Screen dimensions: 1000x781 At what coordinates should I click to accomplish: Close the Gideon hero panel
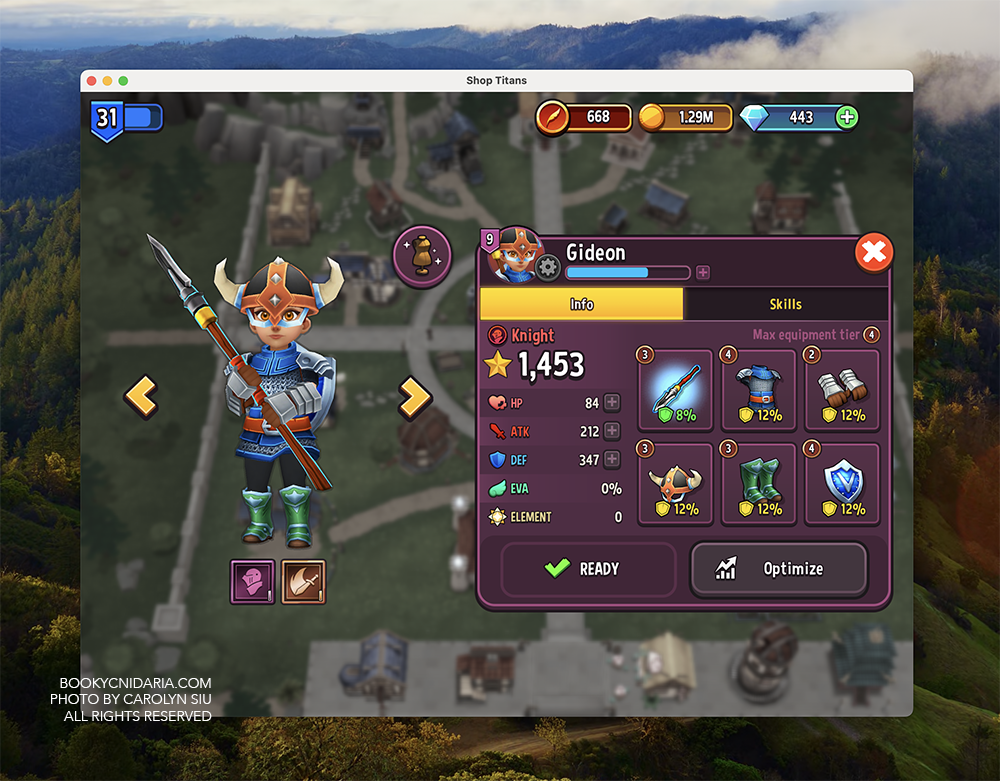[874, 254]
